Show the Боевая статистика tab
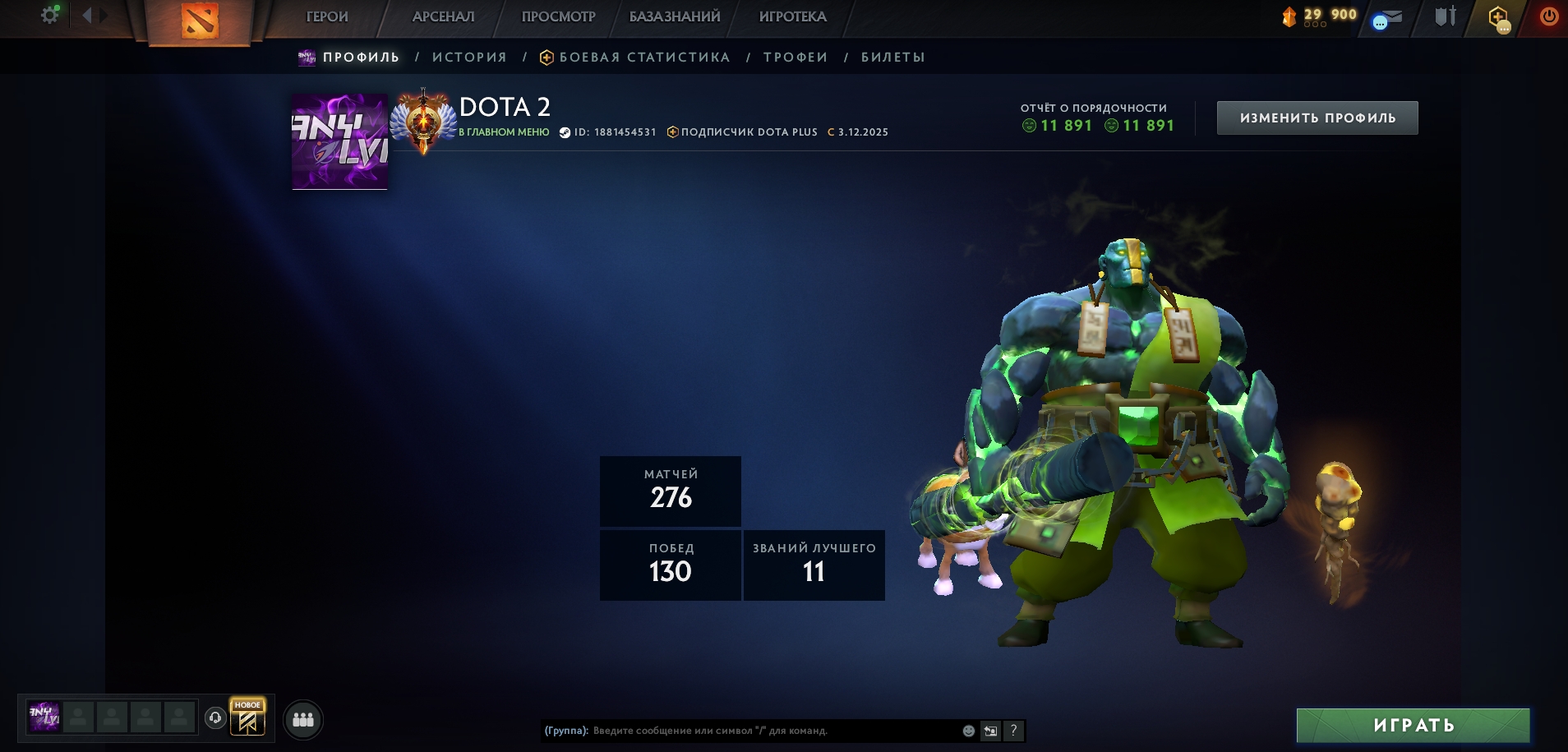The image size is (1568, 752). [643, 58]
